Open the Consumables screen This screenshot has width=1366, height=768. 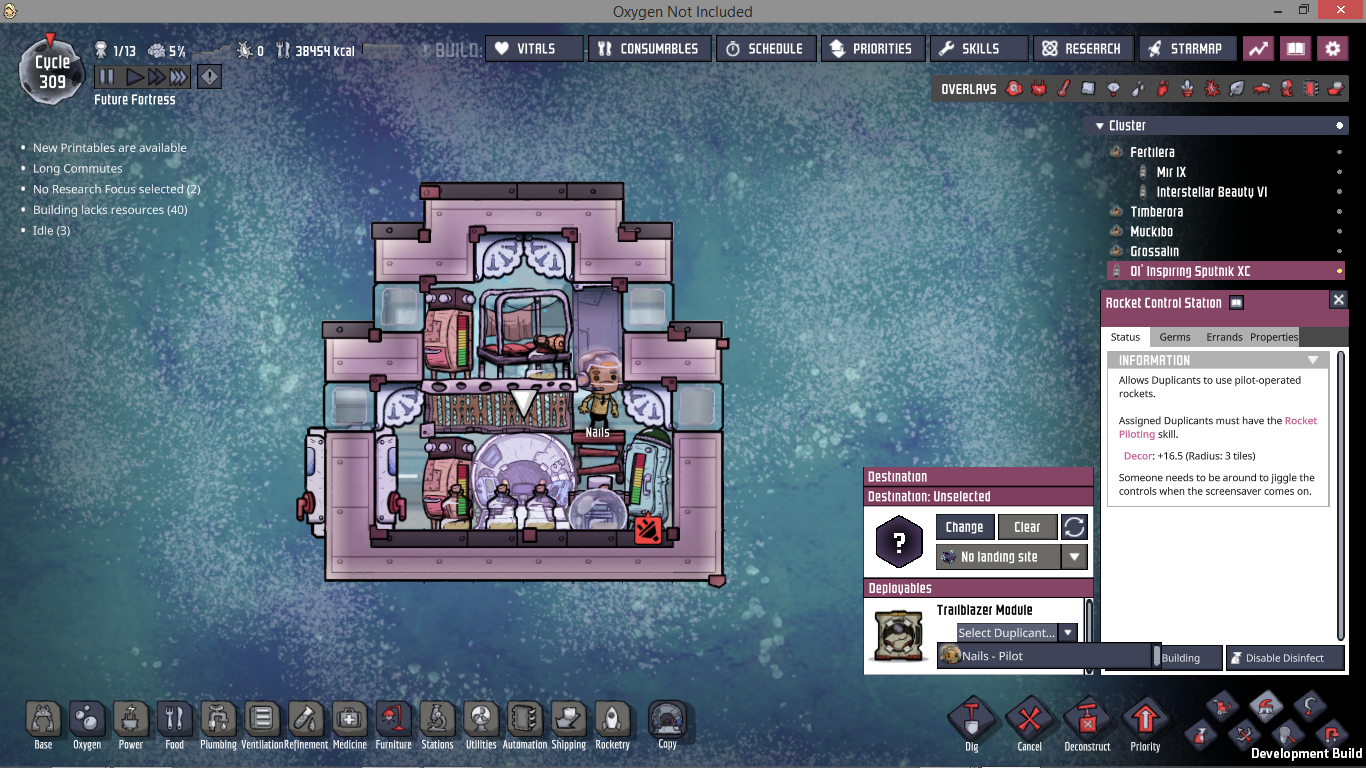(x=649, y=48)
